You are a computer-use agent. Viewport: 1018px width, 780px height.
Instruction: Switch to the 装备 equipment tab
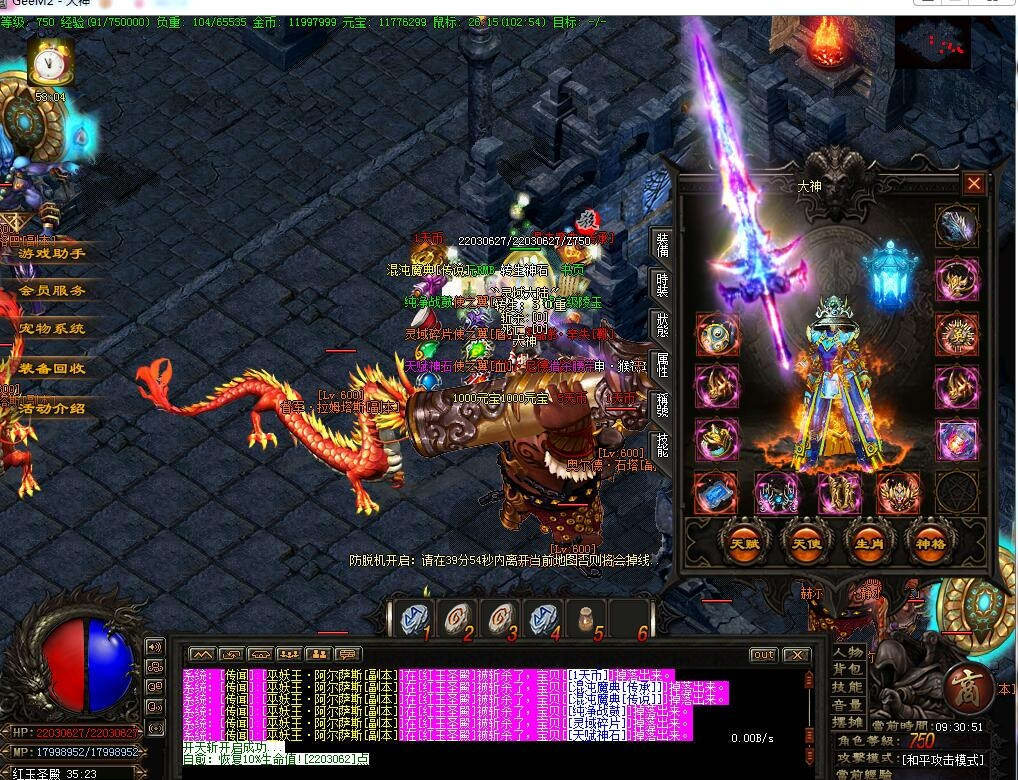coord(662,245)
